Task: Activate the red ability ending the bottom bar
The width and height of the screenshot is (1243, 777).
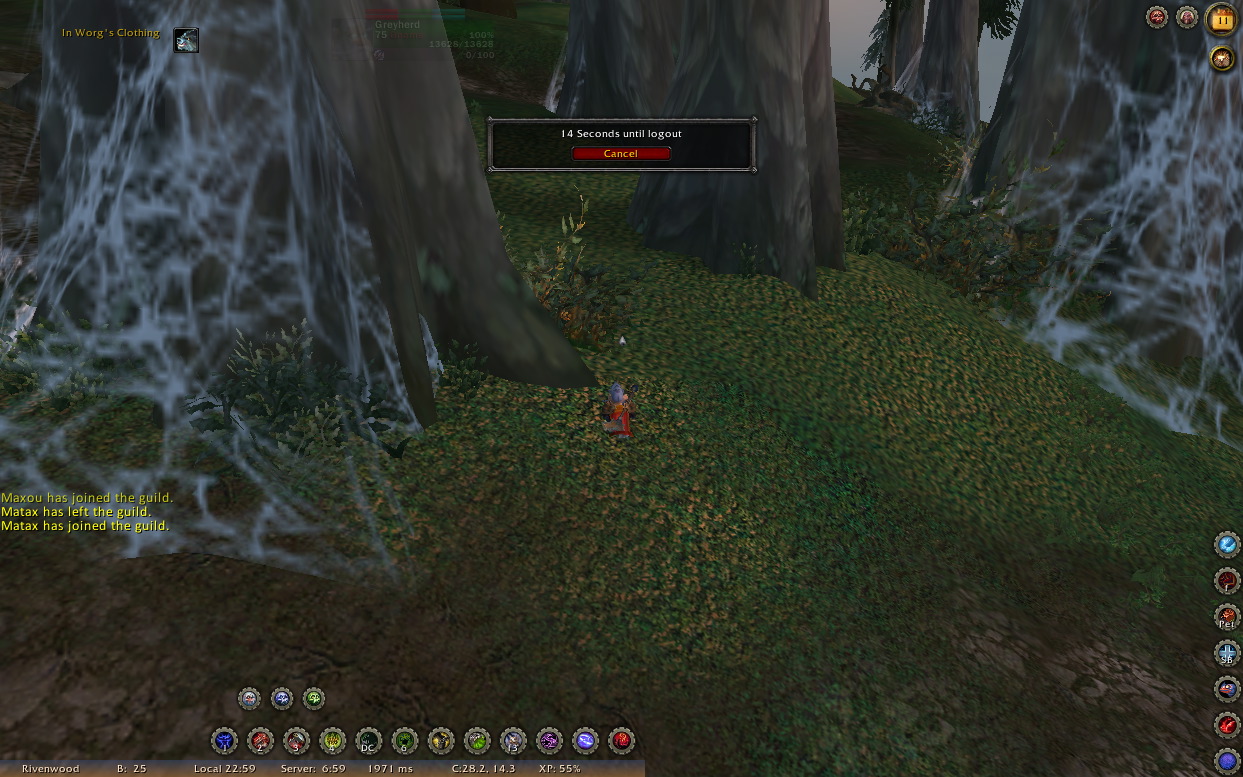Action: 621,741
